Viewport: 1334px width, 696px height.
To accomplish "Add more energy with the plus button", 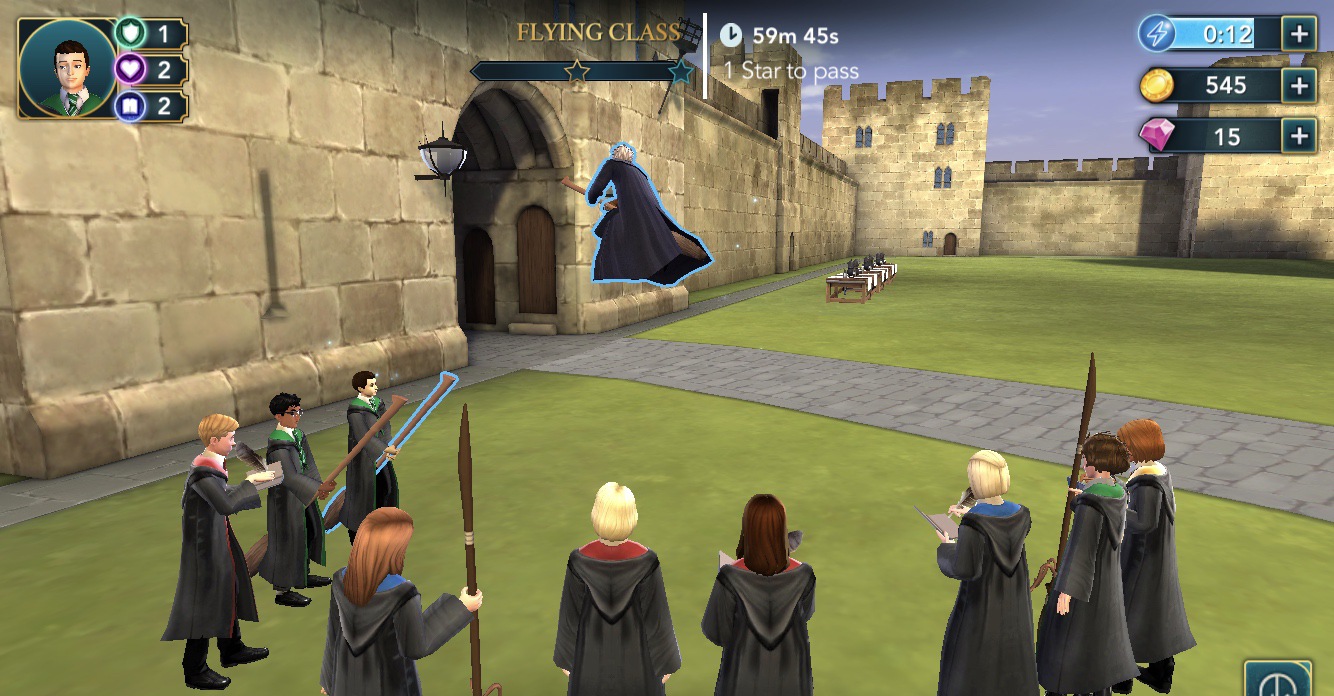I will click(x=1298, y=34).
